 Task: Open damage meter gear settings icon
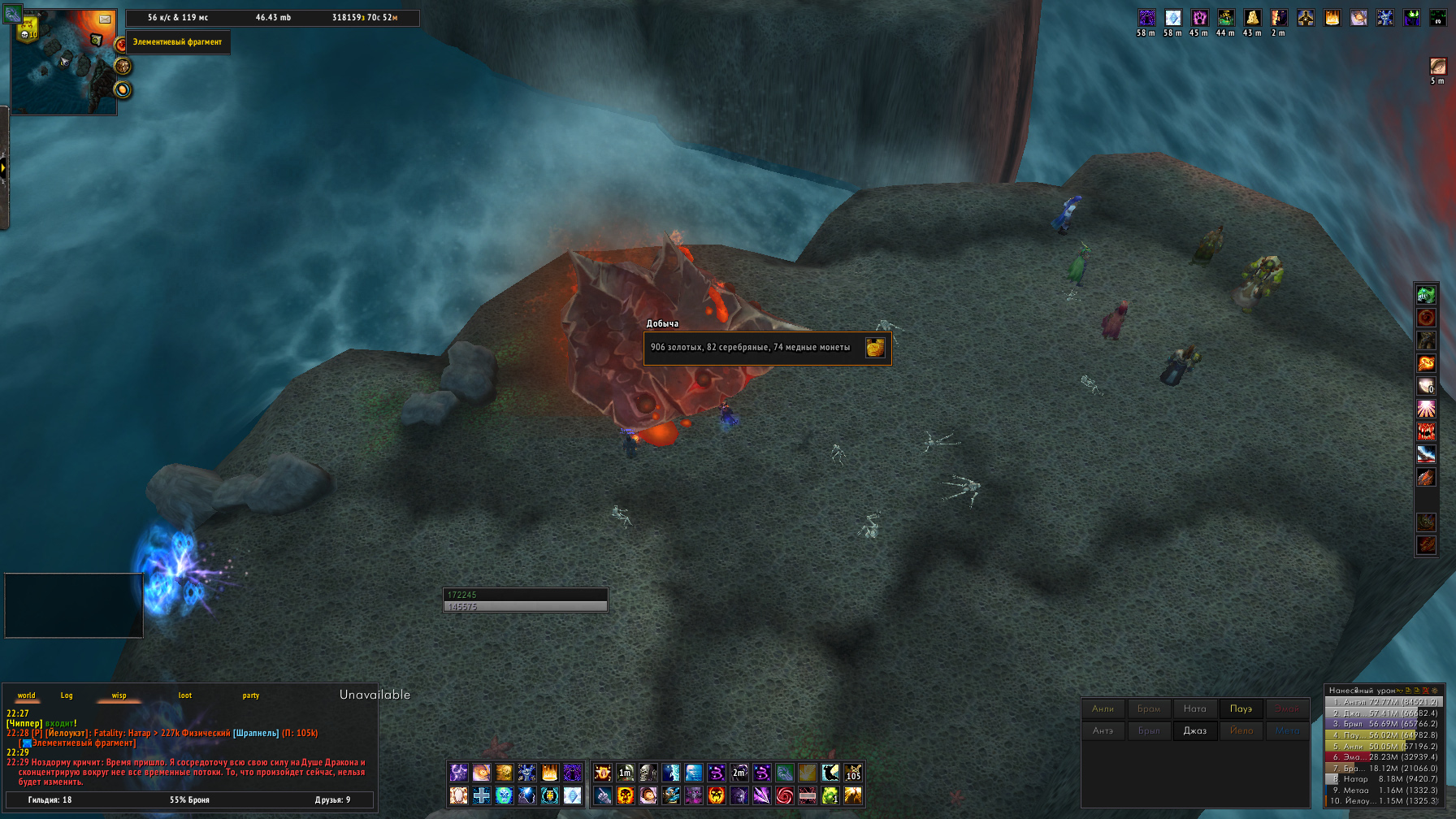tap(1434, 691)
